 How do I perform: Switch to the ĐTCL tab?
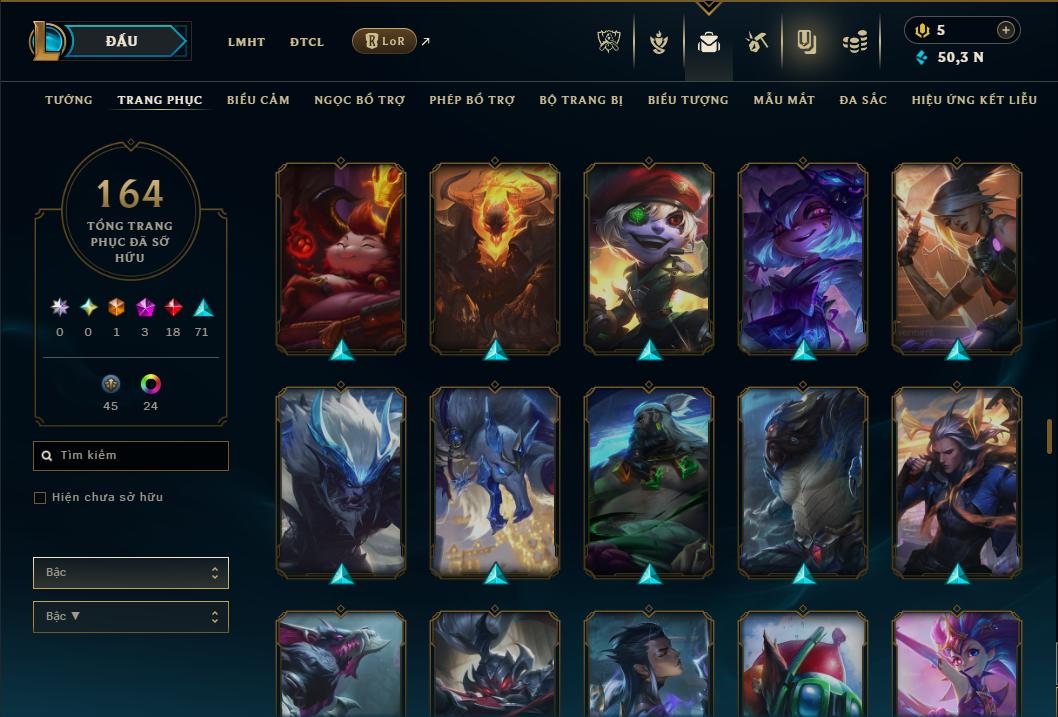point(307,42)
